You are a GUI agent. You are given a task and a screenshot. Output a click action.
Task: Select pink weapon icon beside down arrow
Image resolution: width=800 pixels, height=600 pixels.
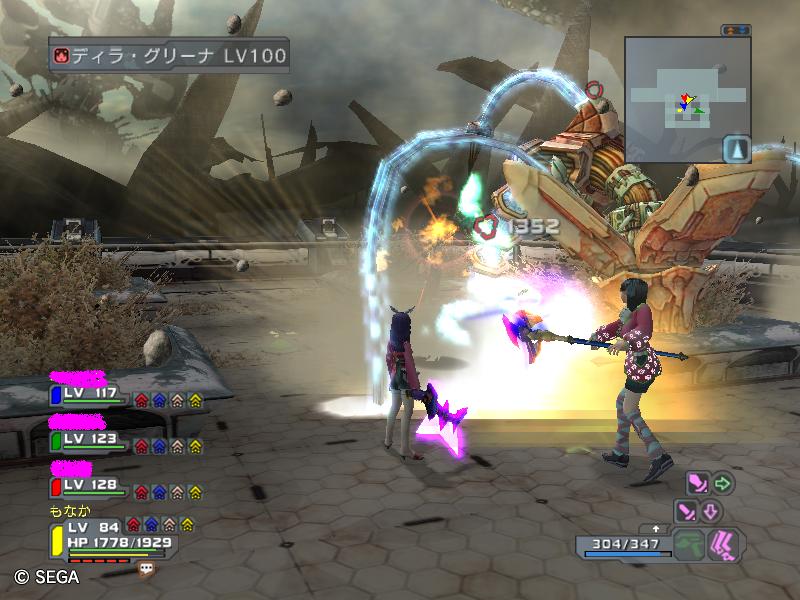(x=687, y=512)
